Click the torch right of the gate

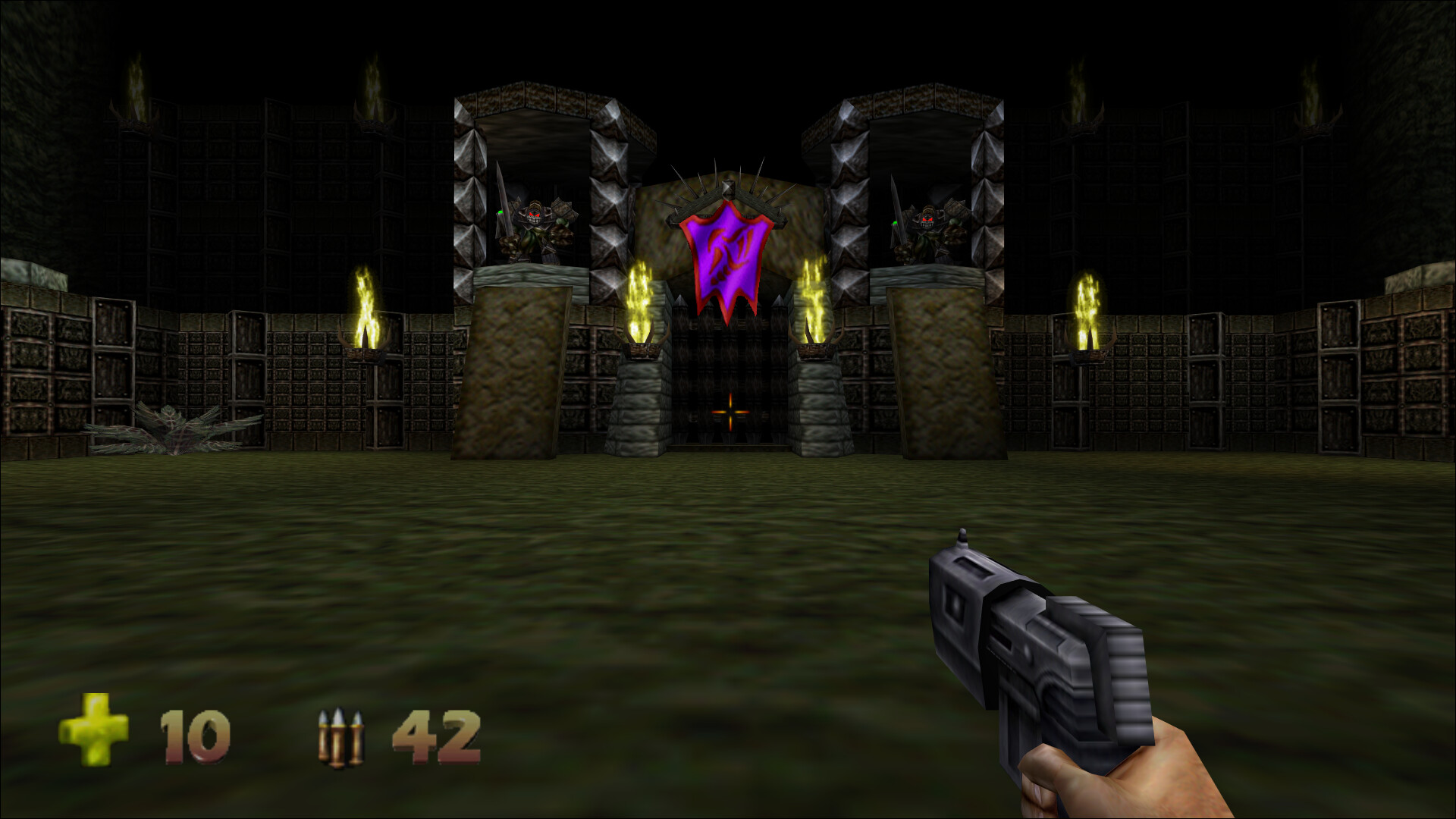pyautogui.click(x=815, y=300)
